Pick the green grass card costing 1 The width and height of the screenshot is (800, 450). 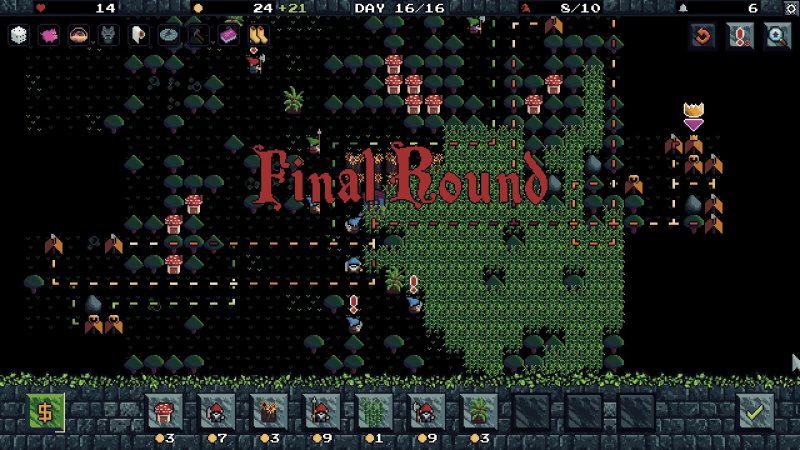click(374, 410)
